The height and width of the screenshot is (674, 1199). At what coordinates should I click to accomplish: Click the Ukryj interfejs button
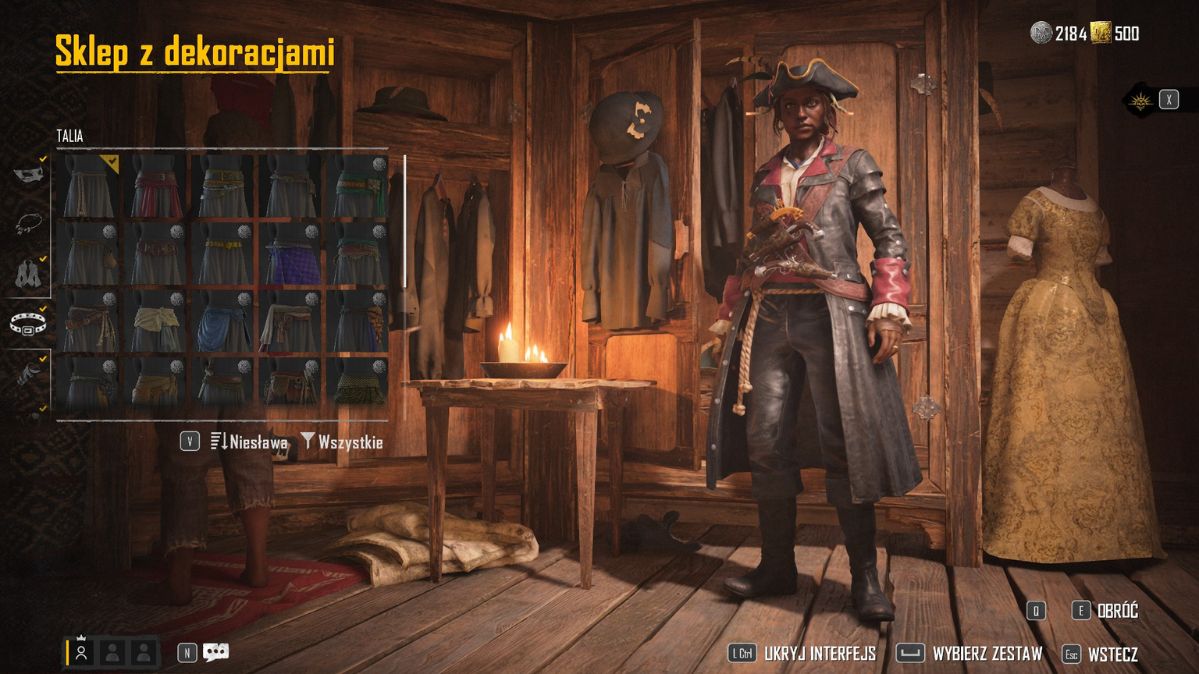(803, 654)
